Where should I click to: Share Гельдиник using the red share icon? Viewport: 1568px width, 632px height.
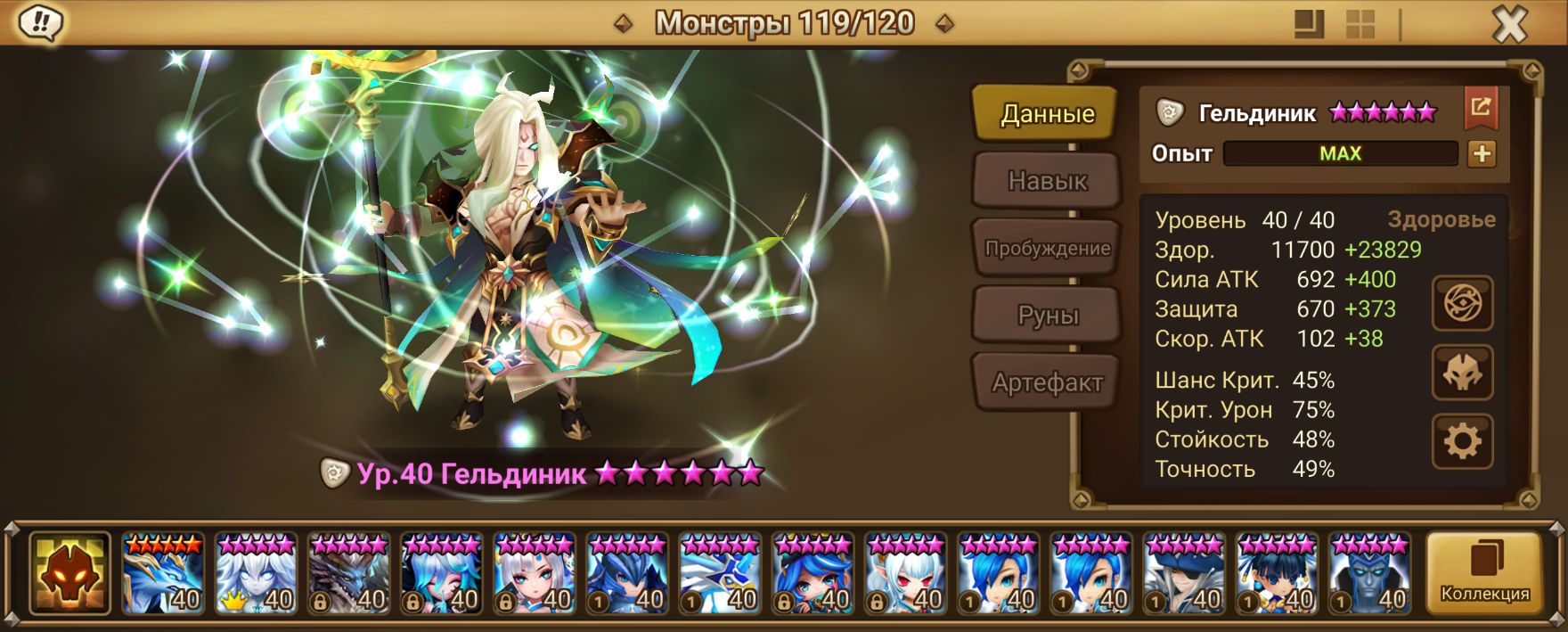tap(1481, 108)
